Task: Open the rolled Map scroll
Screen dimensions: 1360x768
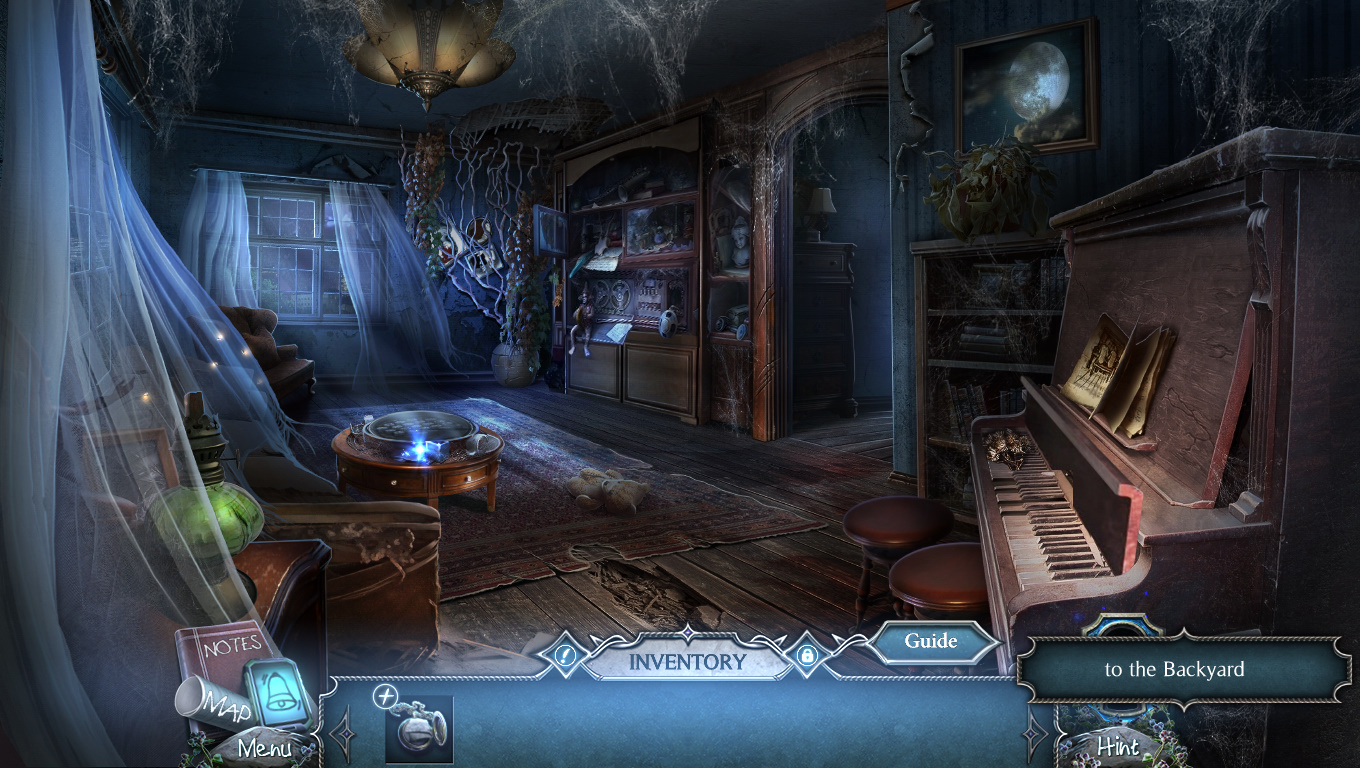Action: pyautogui.click(x=212, y=700)
